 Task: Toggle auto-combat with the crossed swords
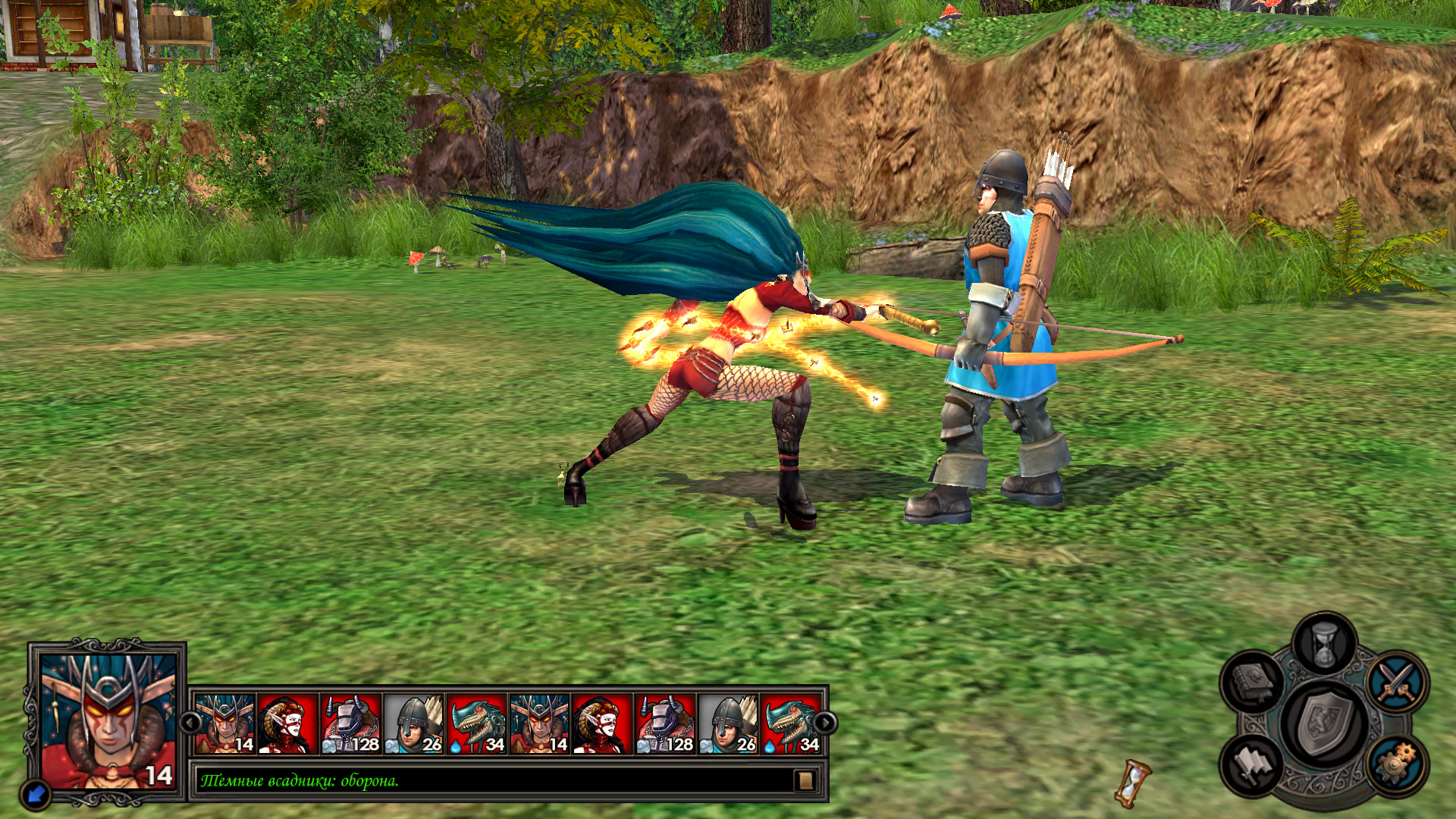1397,680
